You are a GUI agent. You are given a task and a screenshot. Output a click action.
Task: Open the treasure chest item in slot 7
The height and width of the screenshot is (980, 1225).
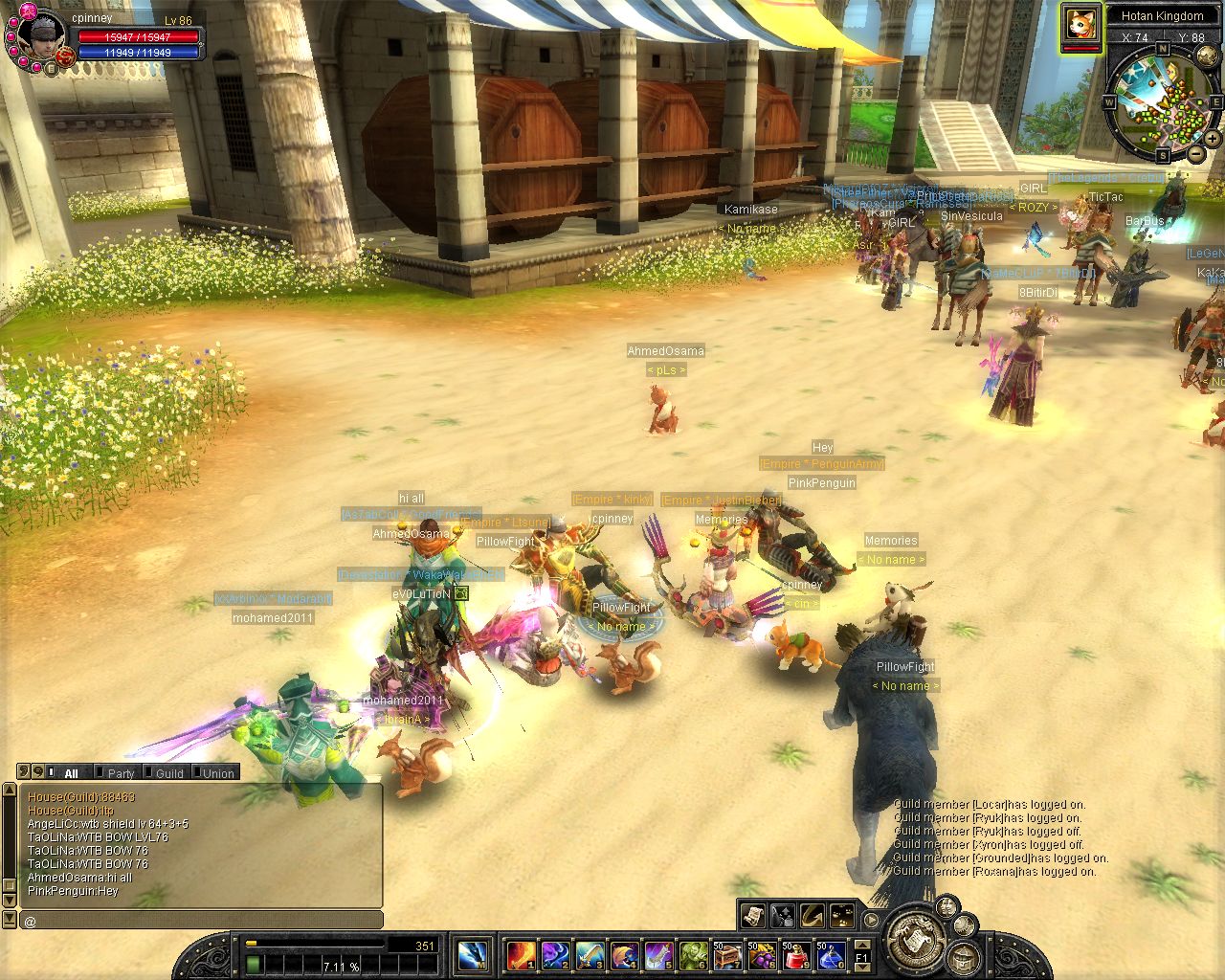click(726, 955)
